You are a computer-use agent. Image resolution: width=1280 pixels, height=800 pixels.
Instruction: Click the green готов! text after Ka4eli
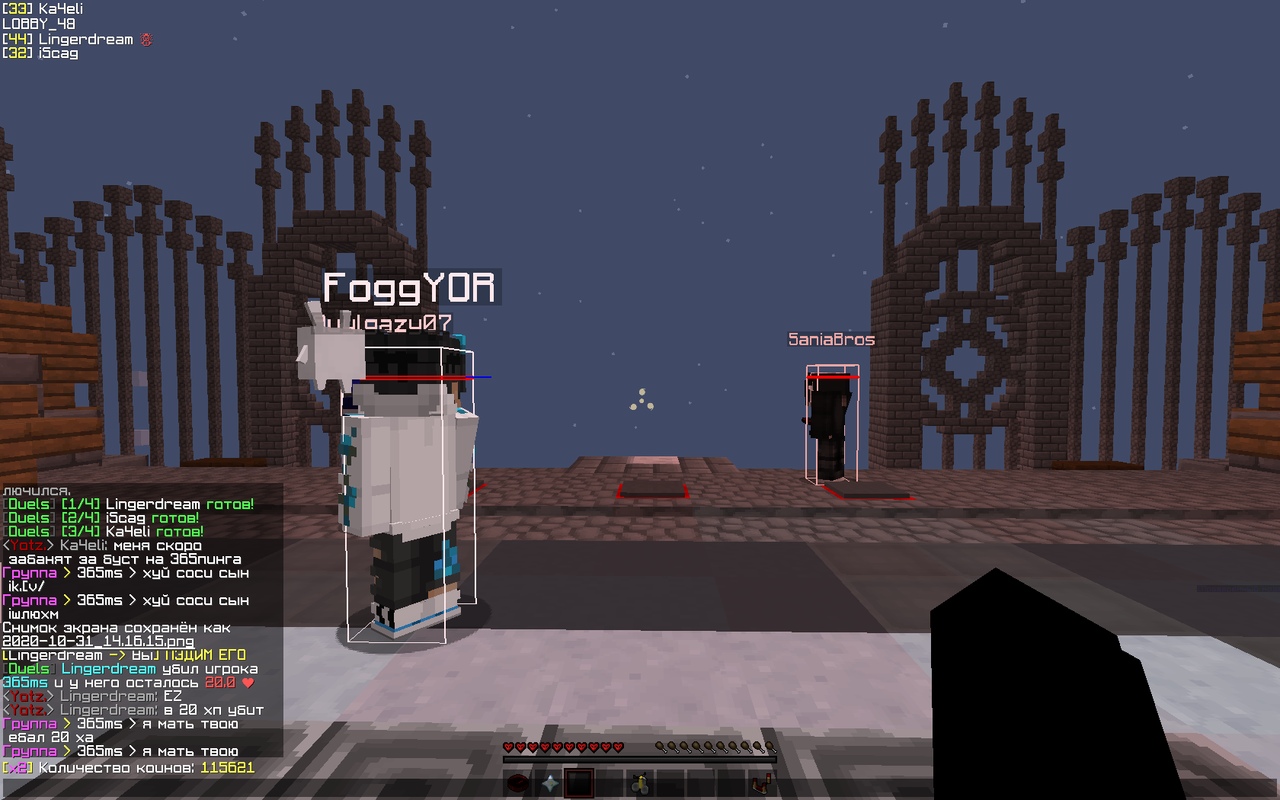click(x=178, y=530)
